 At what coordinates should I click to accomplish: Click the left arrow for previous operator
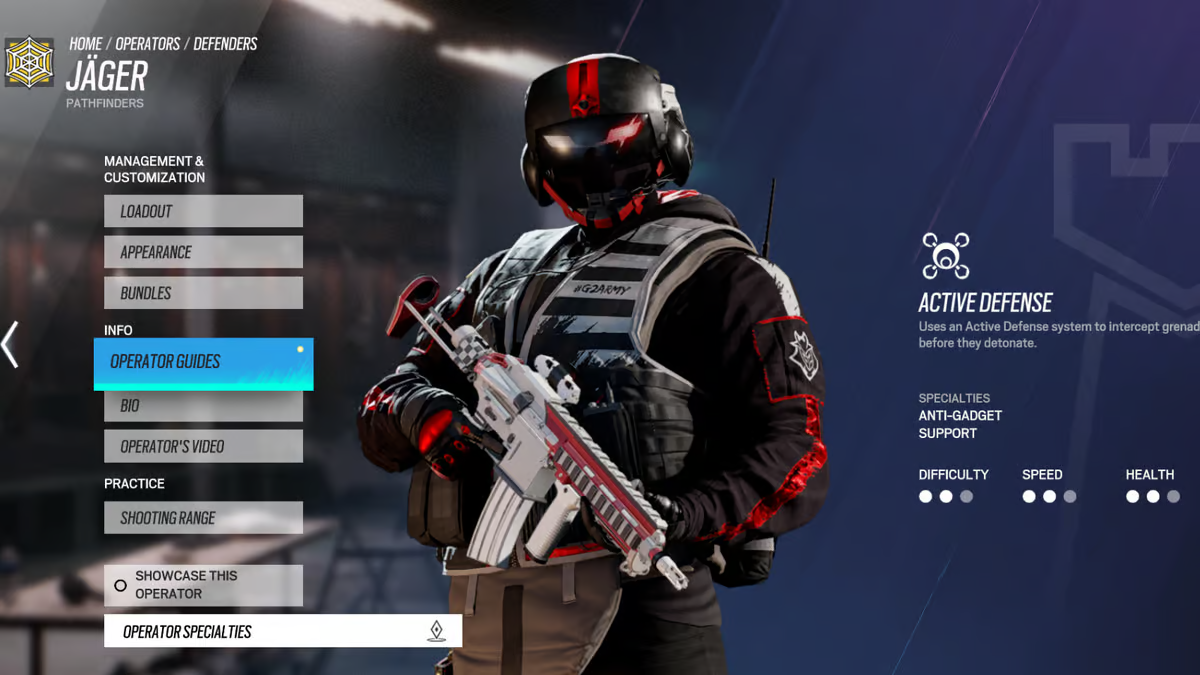point(10,344)
